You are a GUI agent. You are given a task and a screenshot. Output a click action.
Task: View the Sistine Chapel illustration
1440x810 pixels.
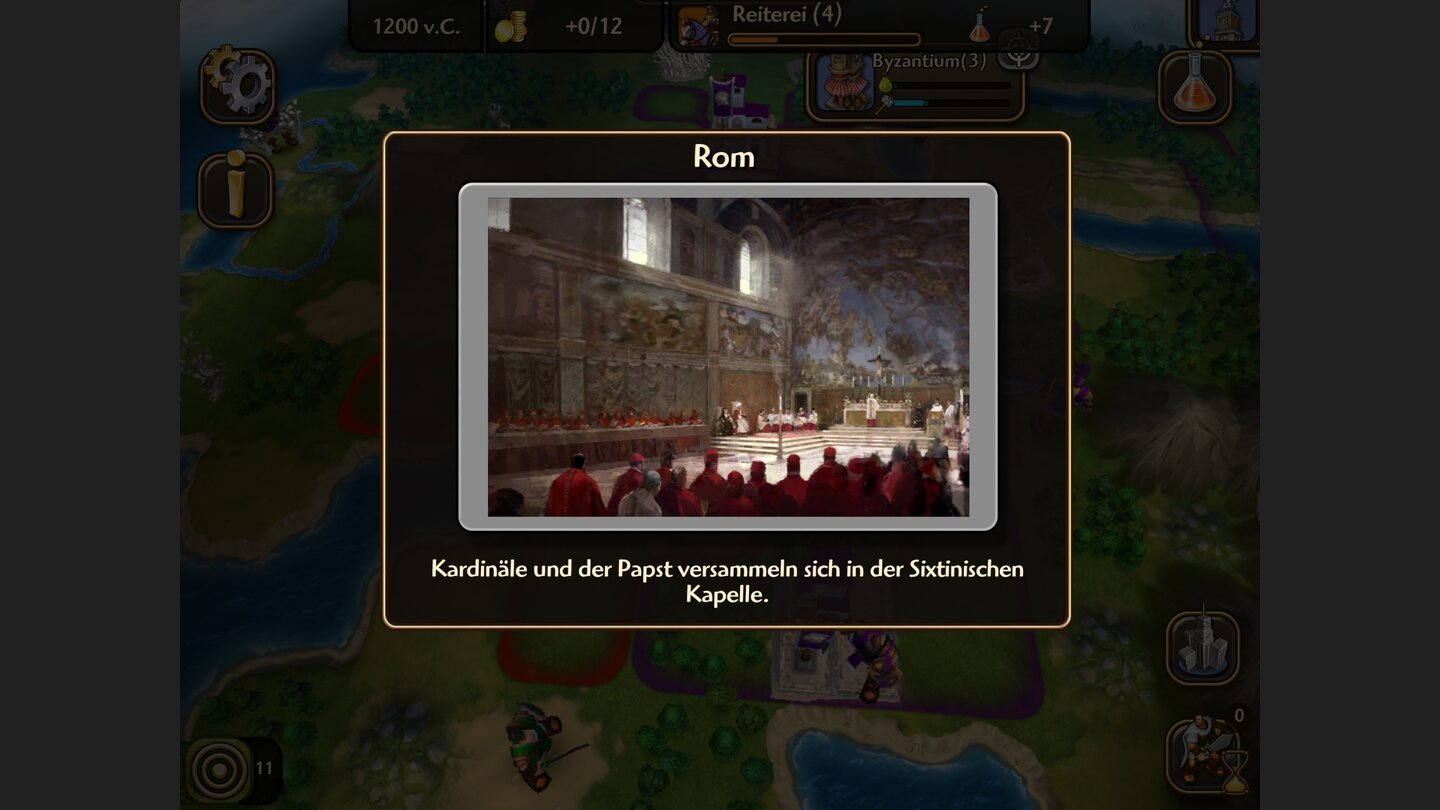click(727, 357)
